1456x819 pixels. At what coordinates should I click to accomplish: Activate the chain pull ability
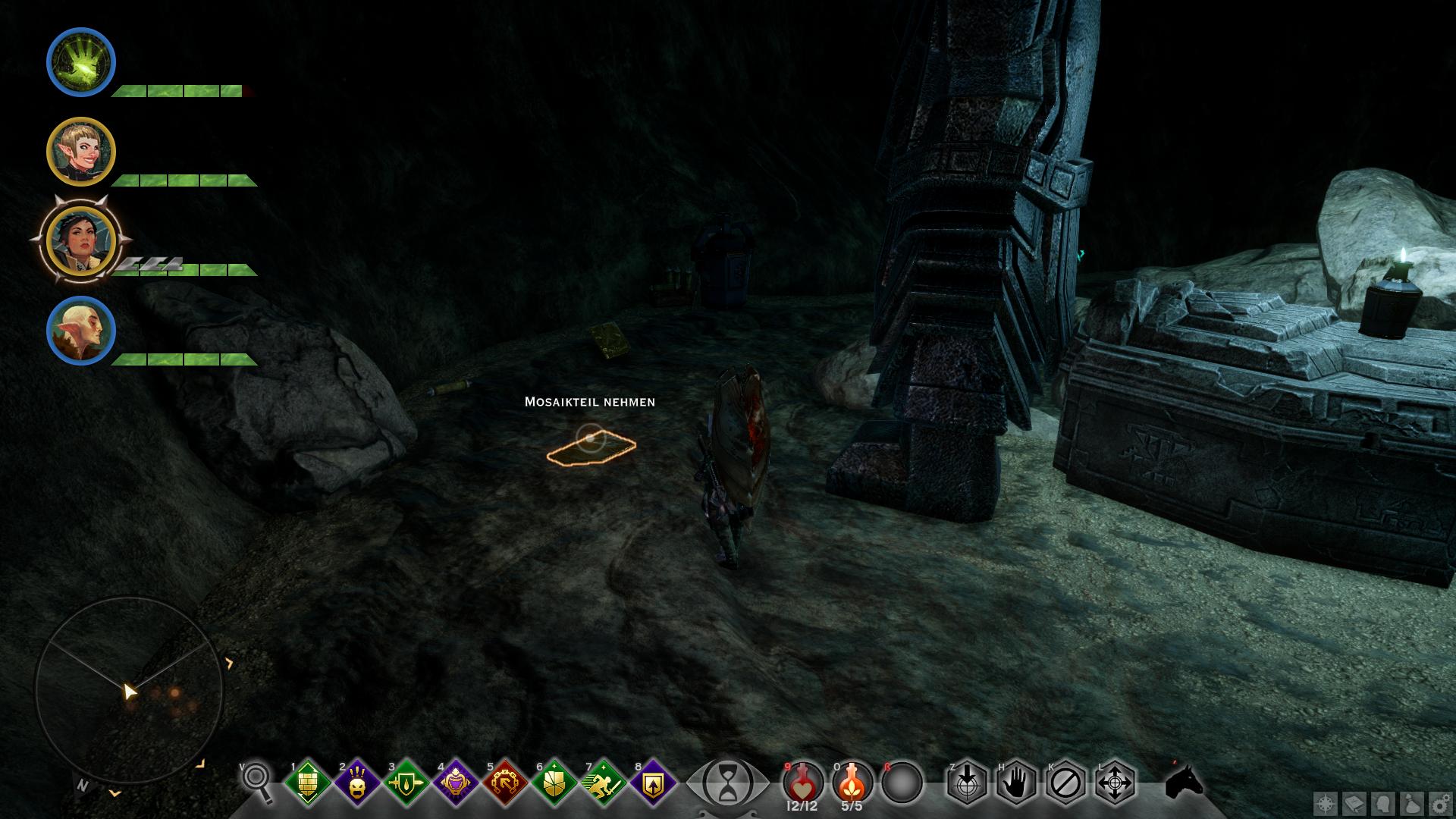pos(505,782)
